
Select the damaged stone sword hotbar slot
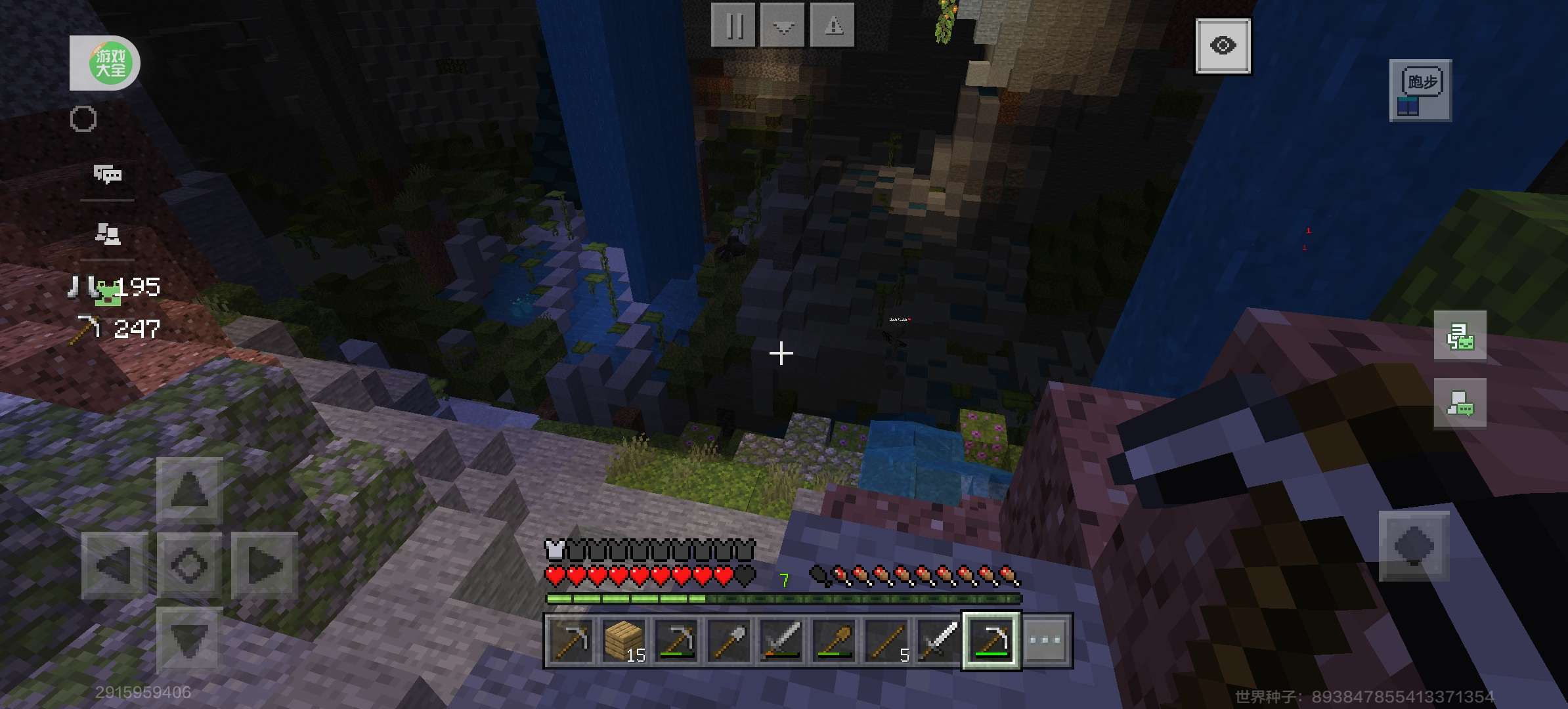point(781,640)
